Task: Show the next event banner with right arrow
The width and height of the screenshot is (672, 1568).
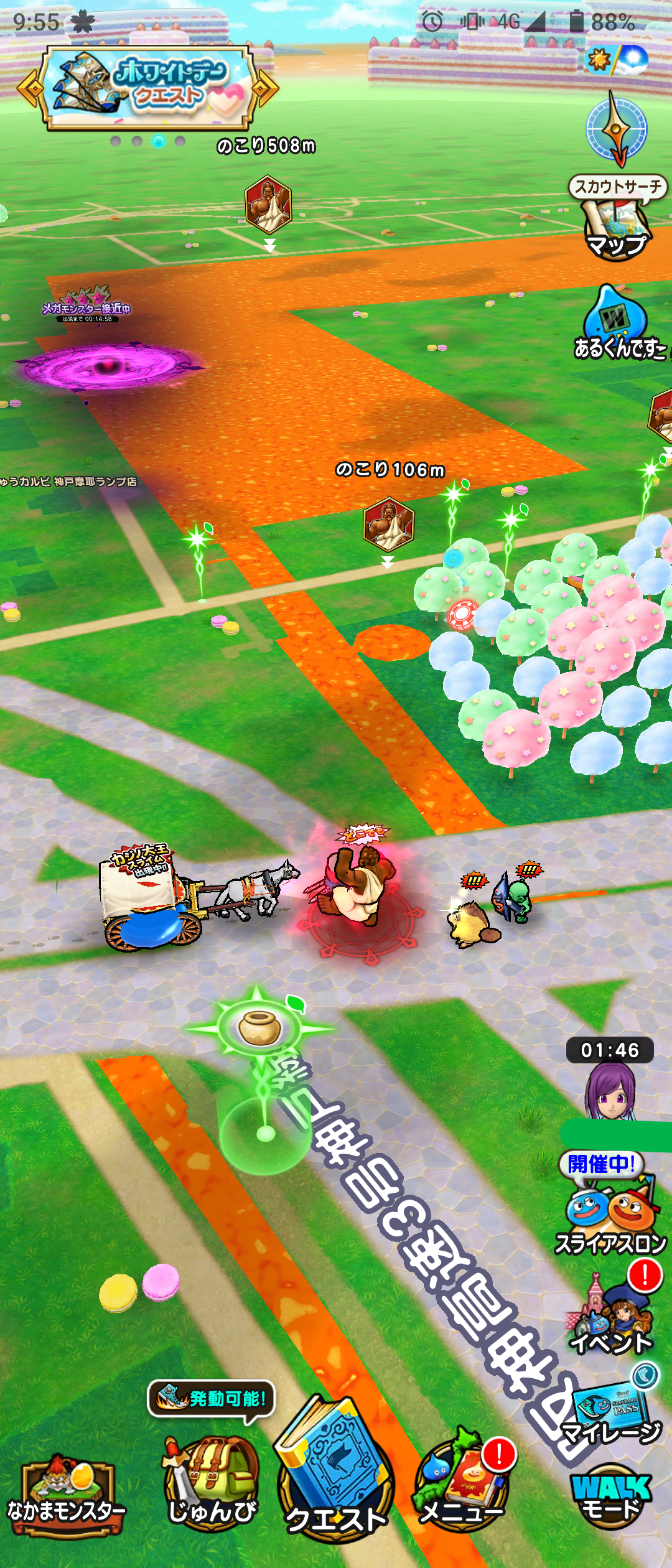Action: [265, 88]
